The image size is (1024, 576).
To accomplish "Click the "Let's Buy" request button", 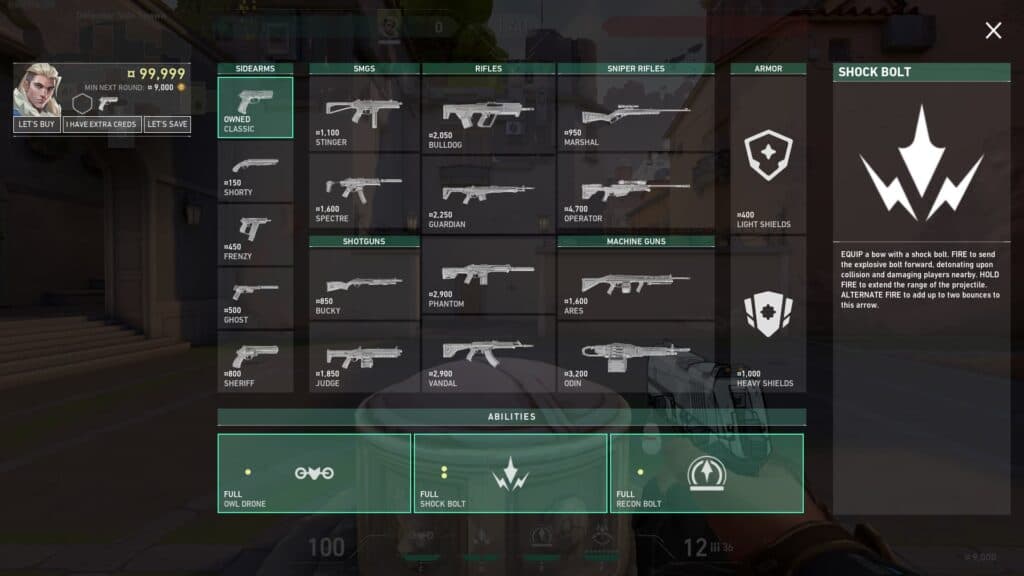I will [x=36, y=125].
